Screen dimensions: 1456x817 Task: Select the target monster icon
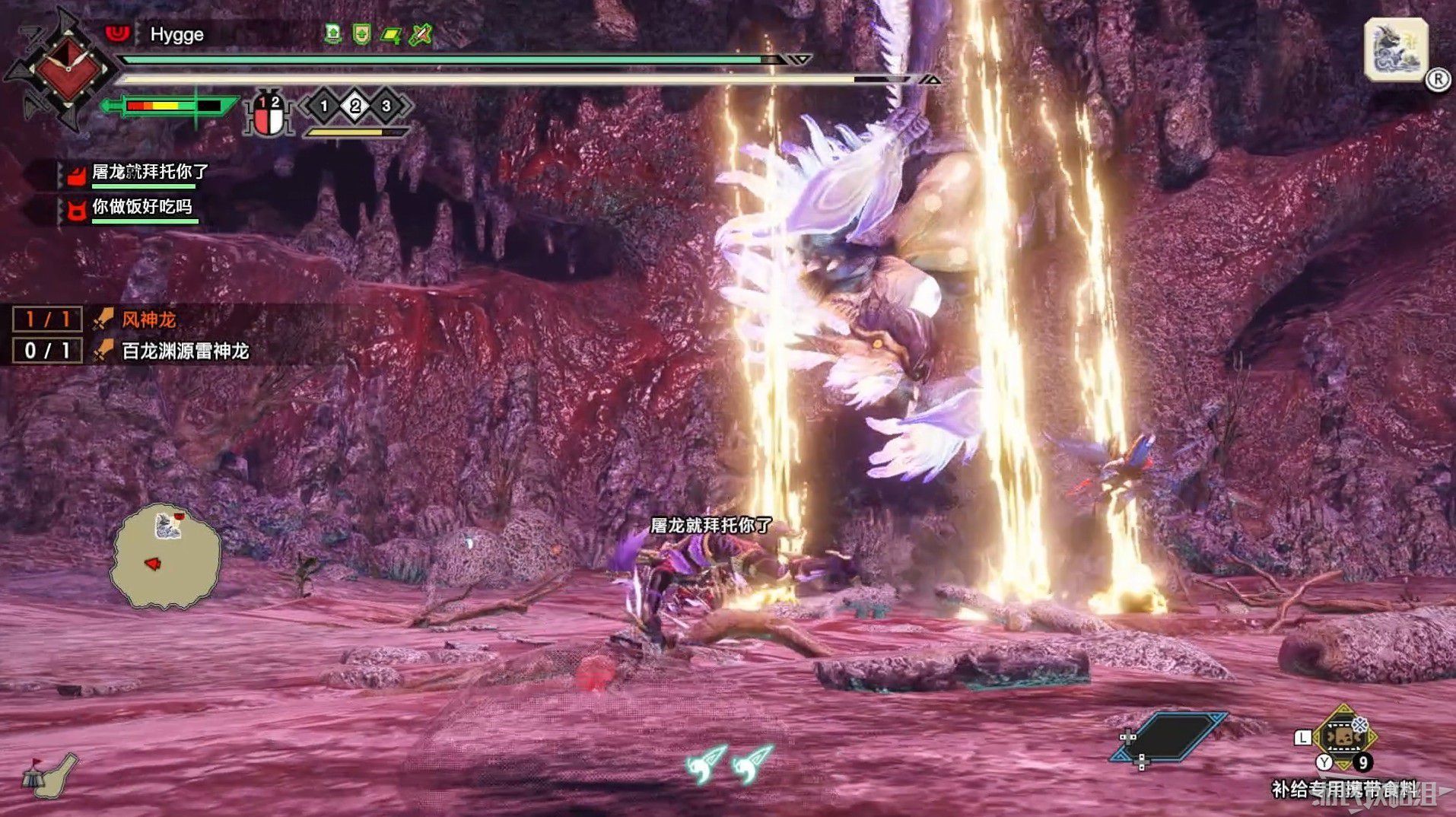coord(1395,51)
